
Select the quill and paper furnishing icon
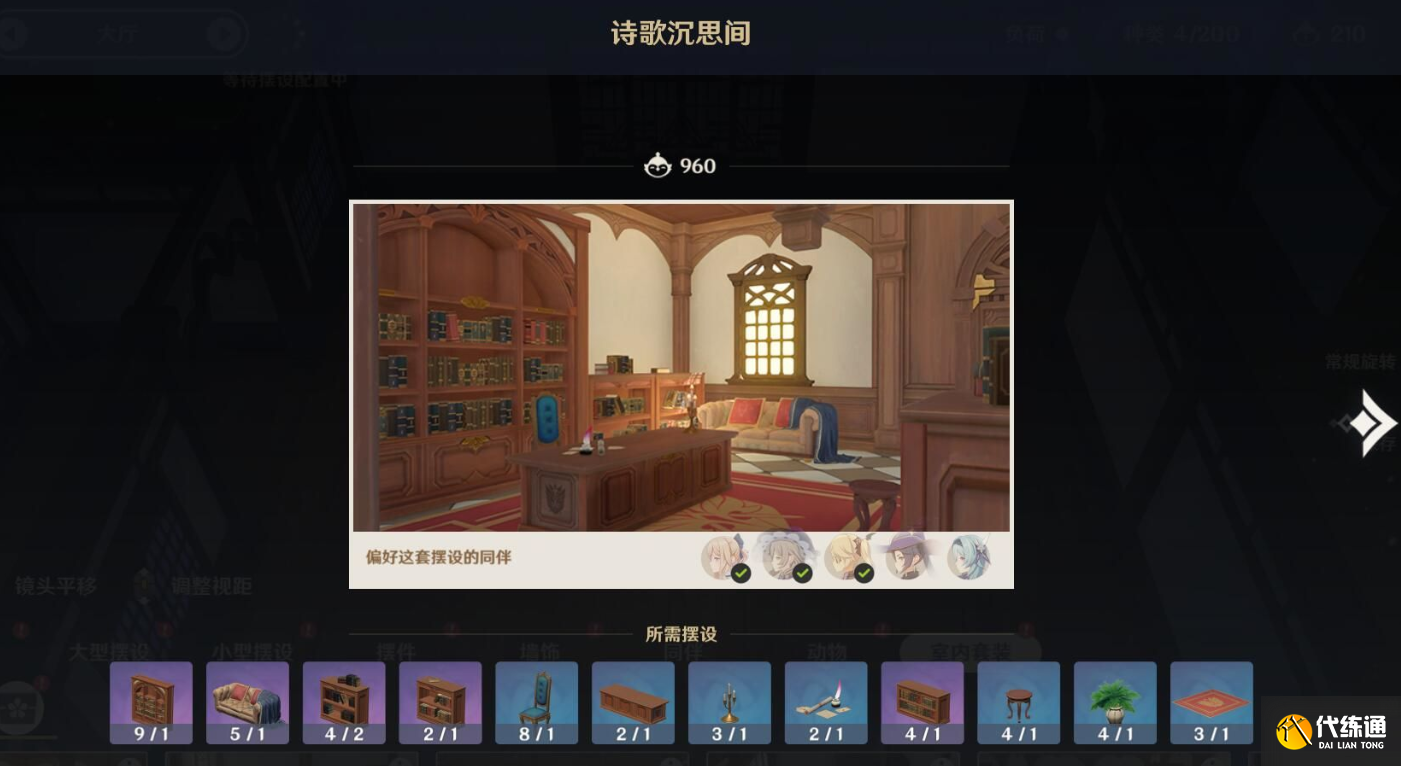pyautogui.click(x=825, y=703)
